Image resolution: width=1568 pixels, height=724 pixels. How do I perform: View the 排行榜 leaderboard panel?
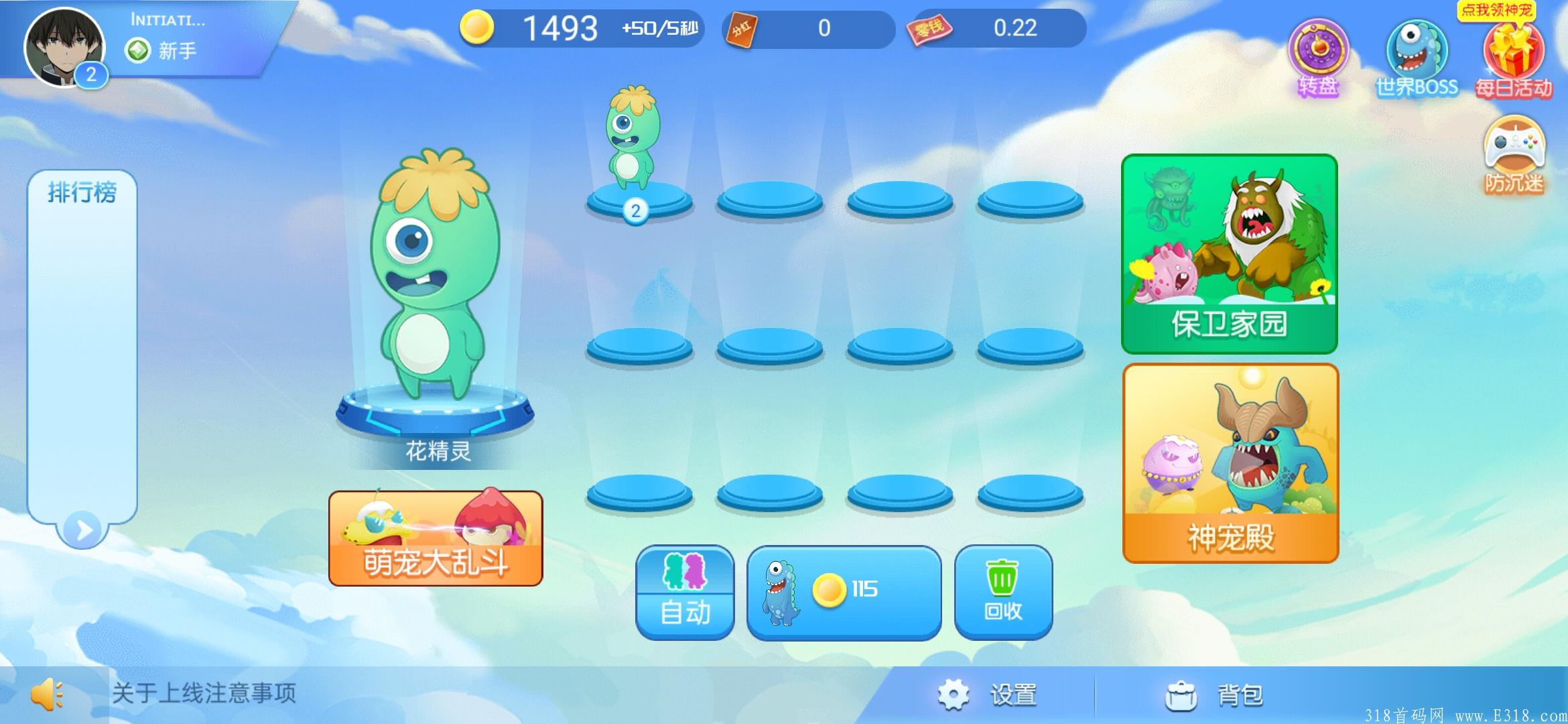click(82, 335)
